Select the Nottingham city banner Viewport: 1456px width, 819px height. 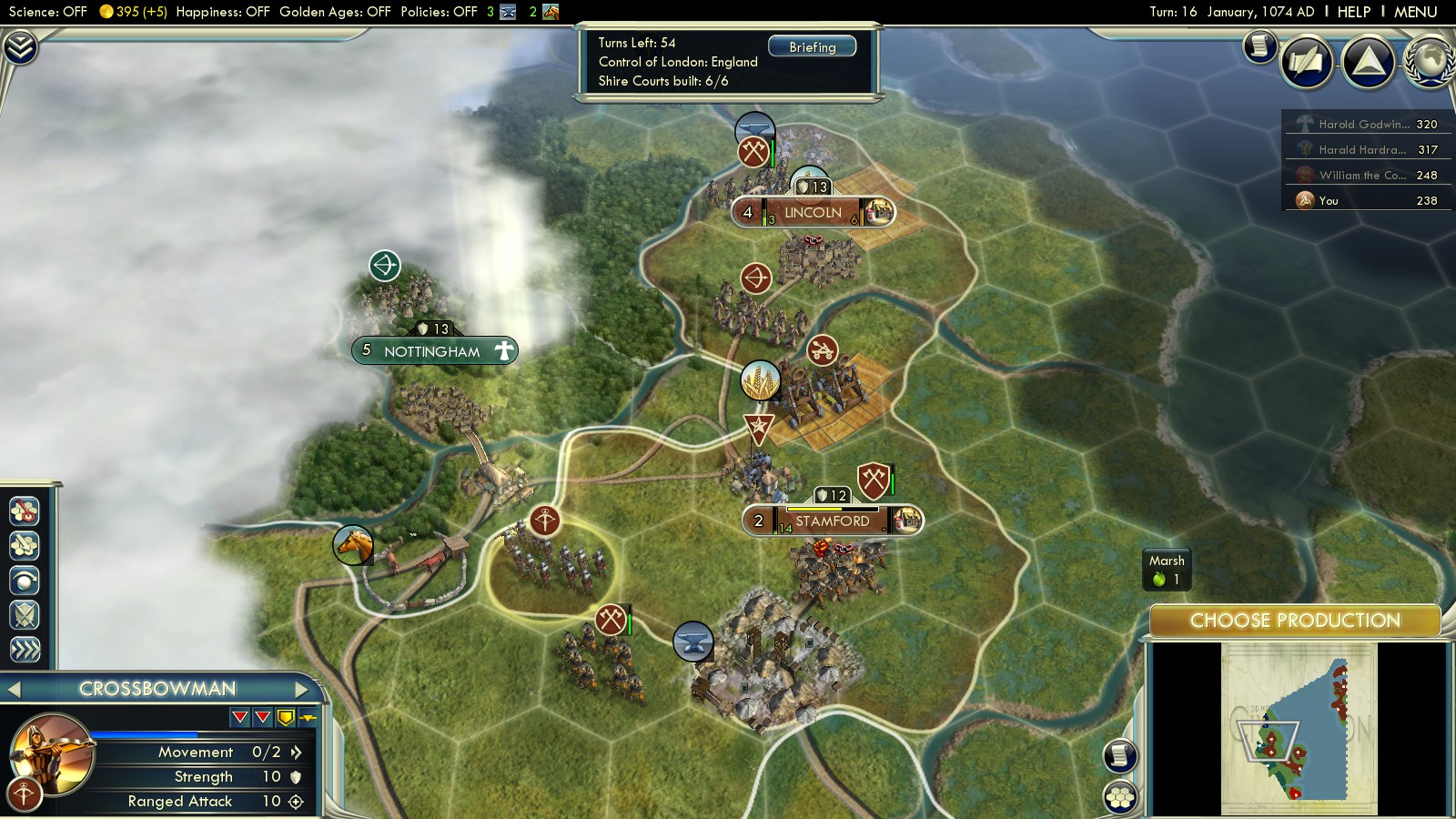pyautogui.click(x=432, y=351)
